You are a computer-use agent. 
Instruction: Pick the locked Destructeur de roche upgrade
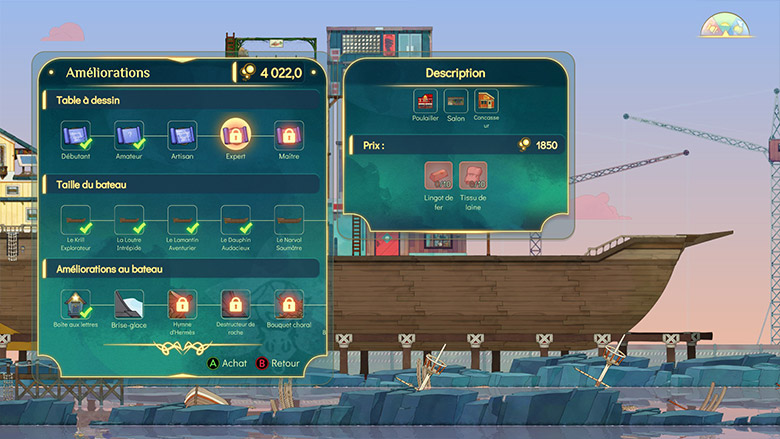click(x=235, y=303)
